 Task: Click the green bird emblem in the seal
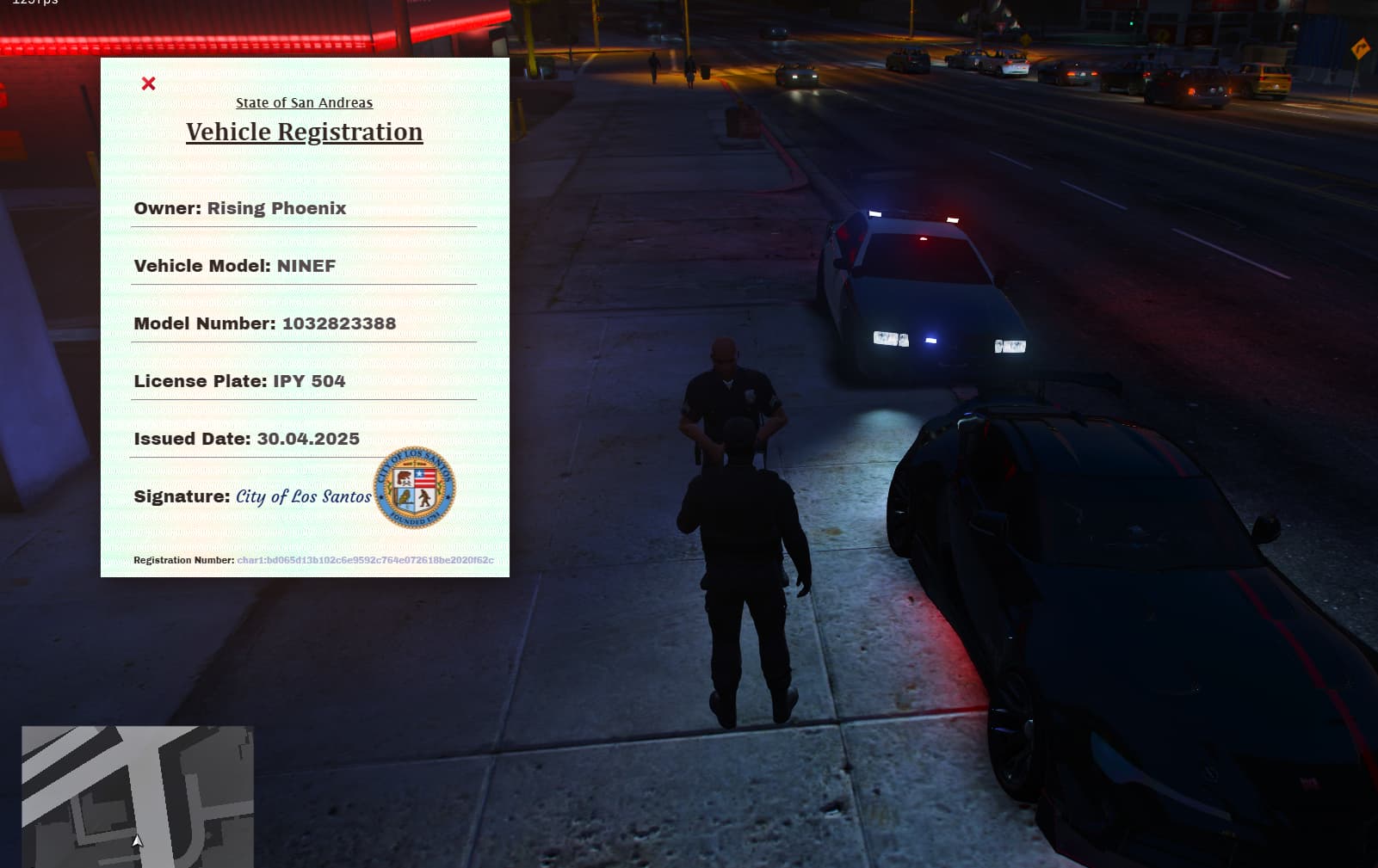(404, 496)
